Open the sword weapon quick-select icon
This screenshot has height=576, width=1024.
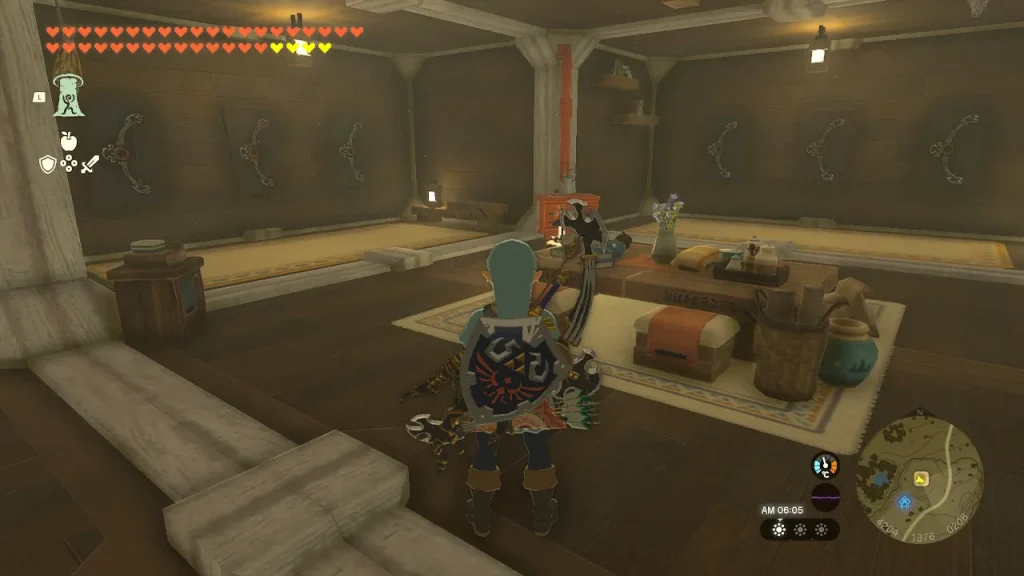tap(89, 165)
